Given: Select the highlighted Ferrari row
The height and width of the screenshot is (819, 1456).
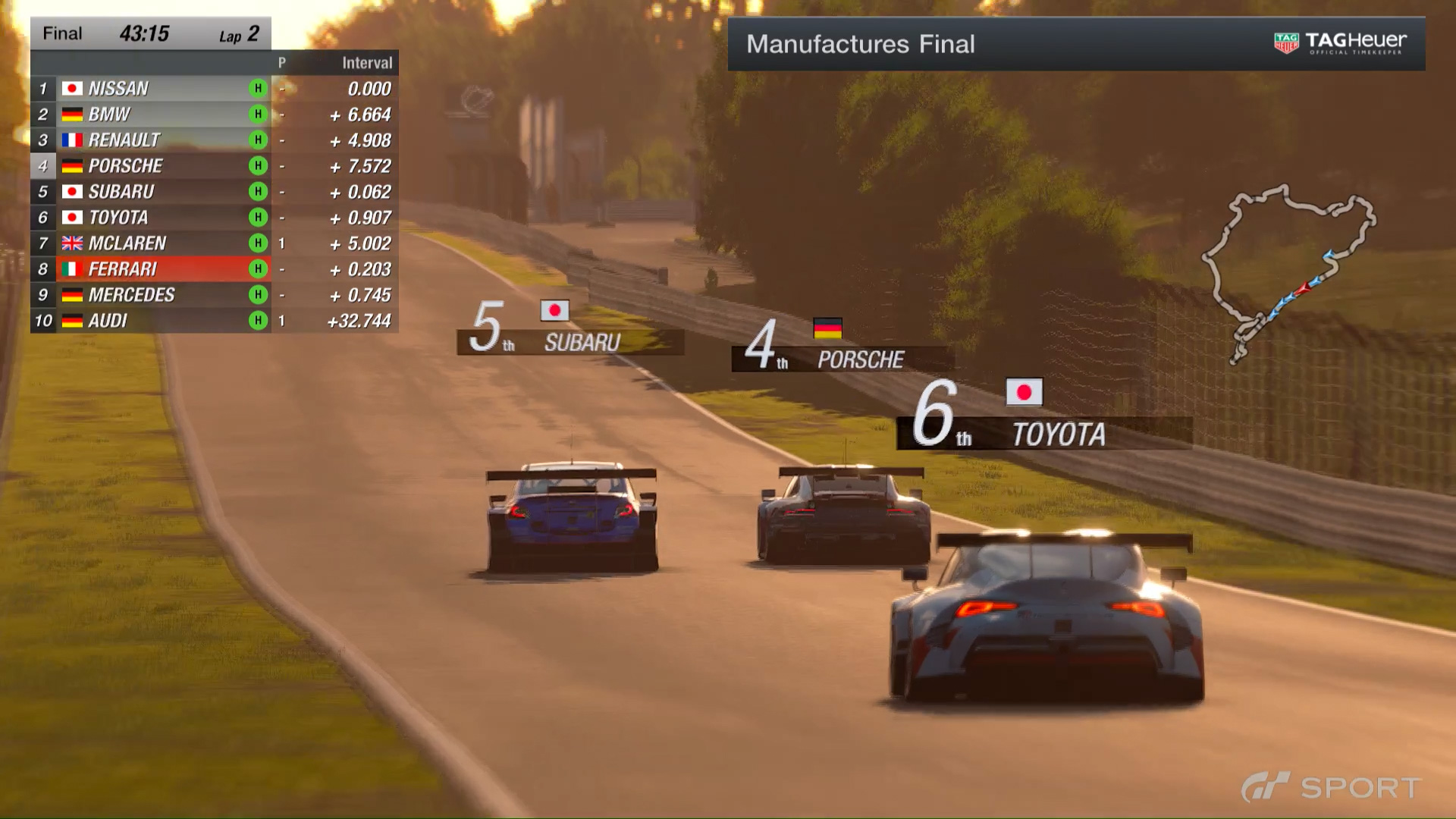Looking at the screenshot, I should 212,269.
